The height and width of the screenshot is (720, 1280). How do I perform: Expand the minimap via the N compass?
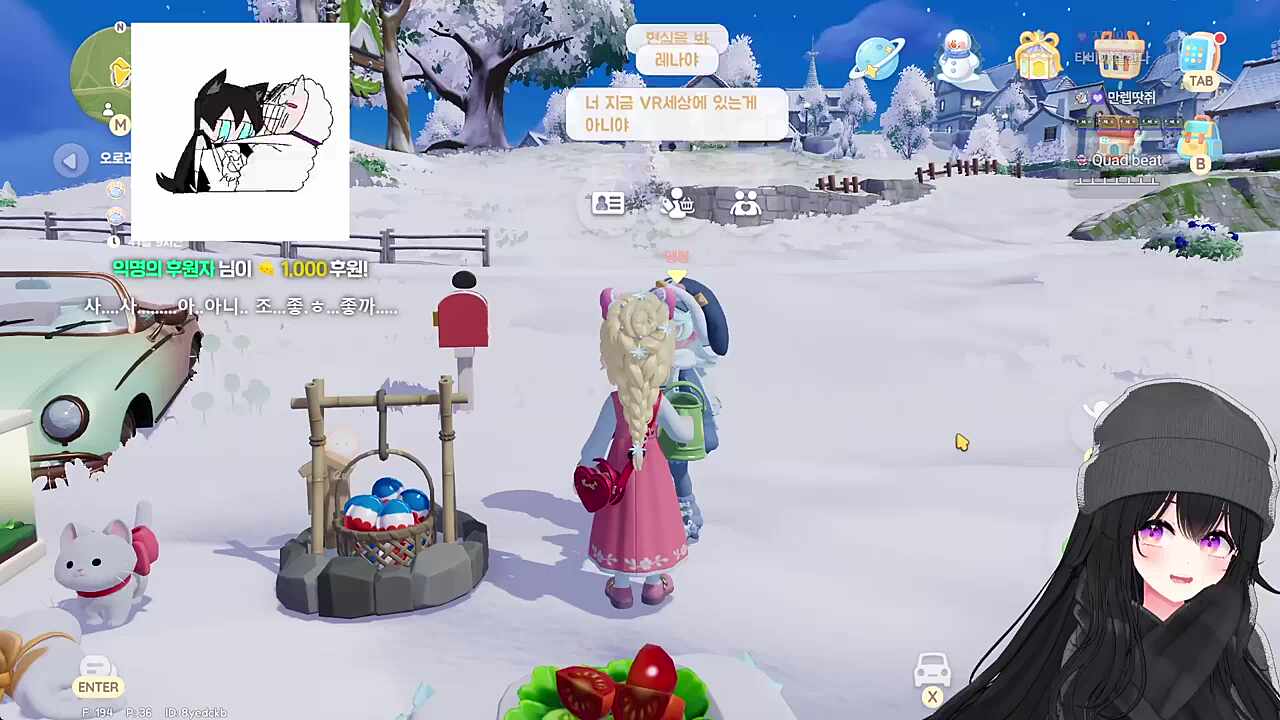[x=120, y=27]
